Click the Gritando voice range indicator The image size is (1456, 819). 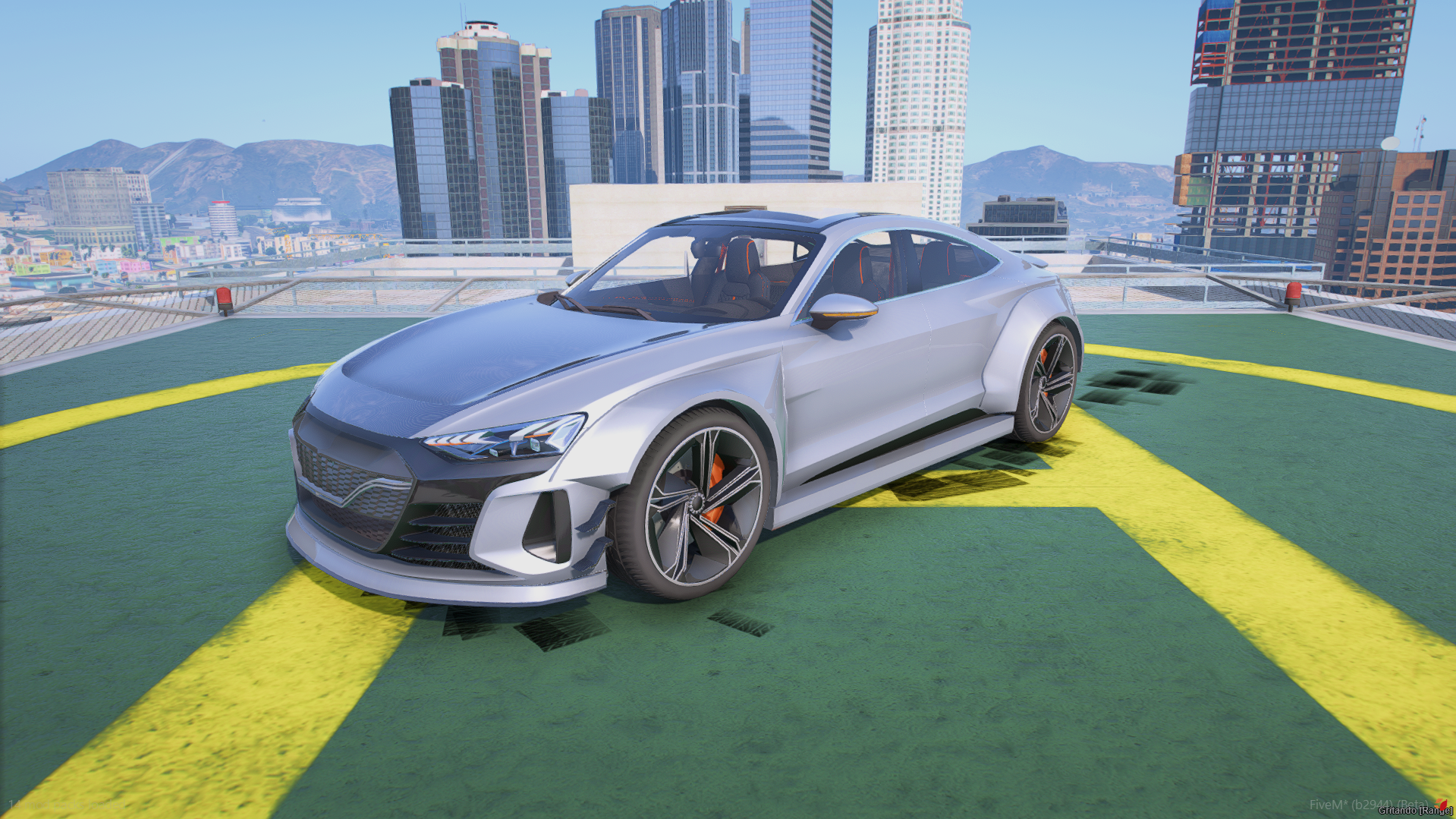[1415, 811]
